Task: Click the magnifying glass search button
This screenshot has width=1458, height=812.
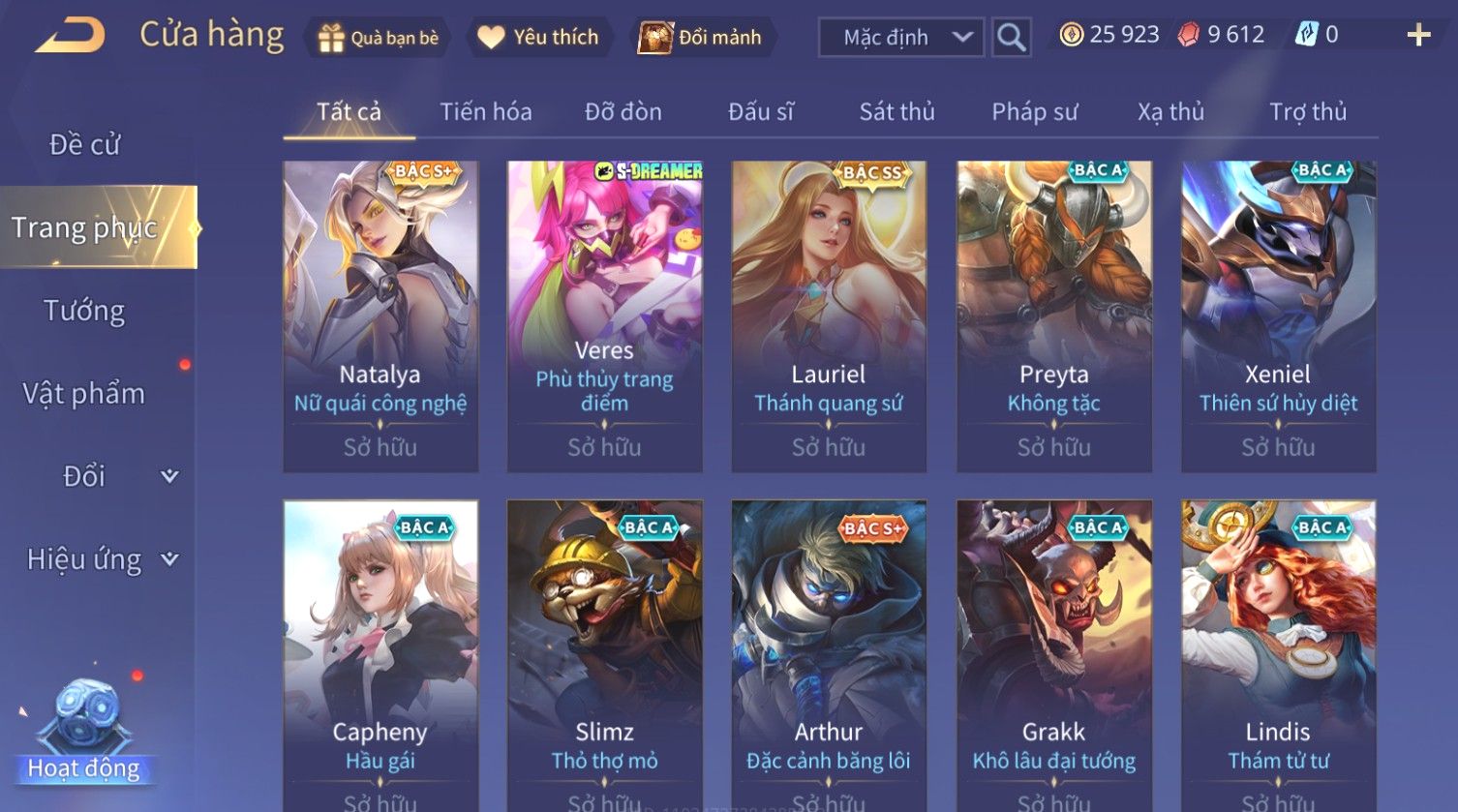Action: (x=1011, y=38)
